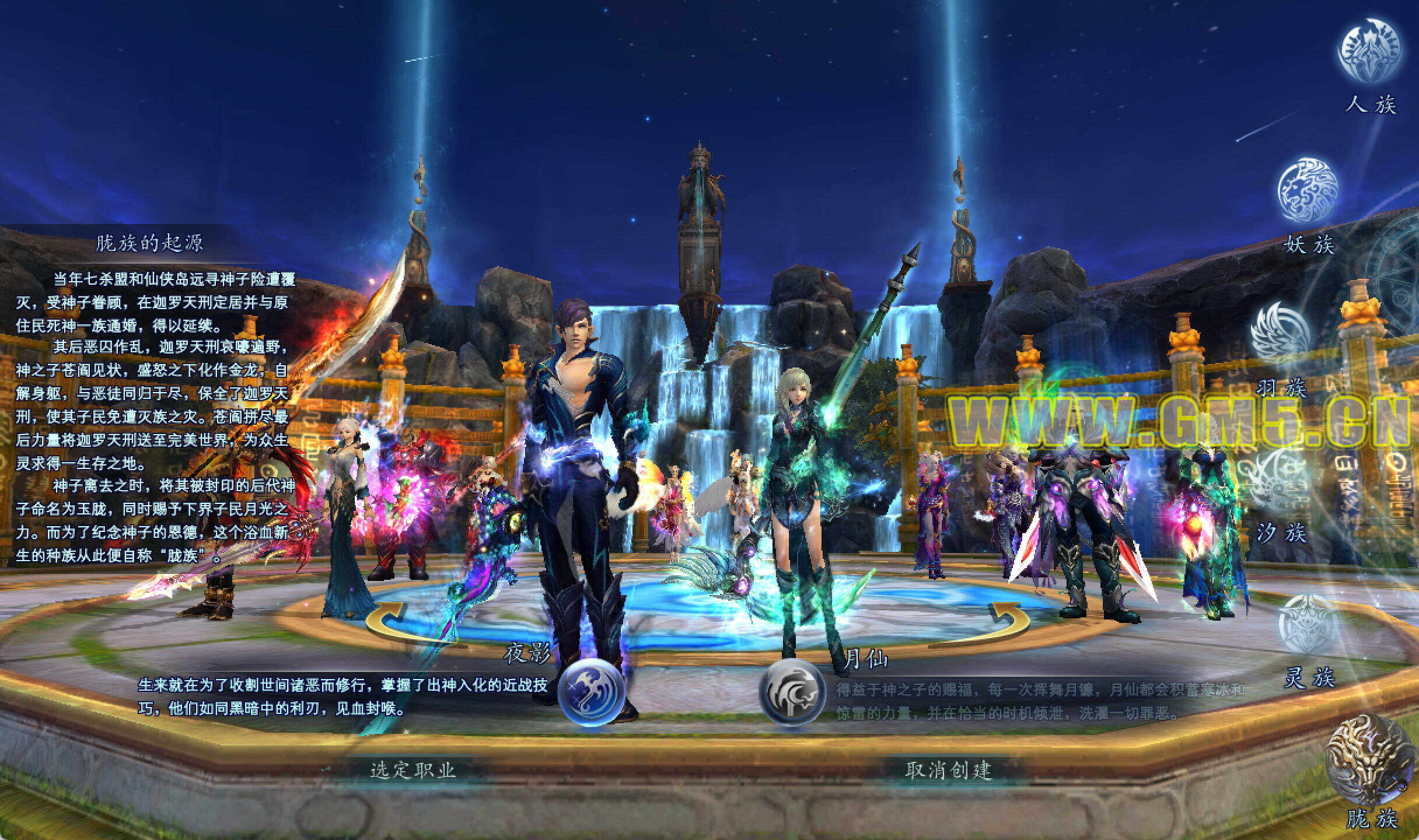
Task: Choose the 夜影 class blue orb icon
Action: point(590,692)
